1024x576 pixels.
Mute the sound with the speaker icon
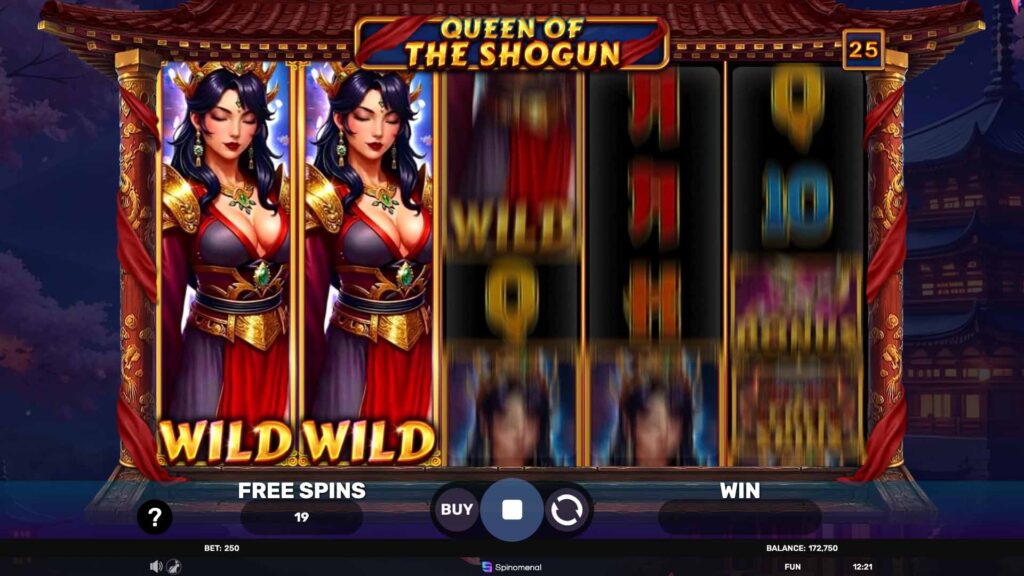click(x=156, y=566)
